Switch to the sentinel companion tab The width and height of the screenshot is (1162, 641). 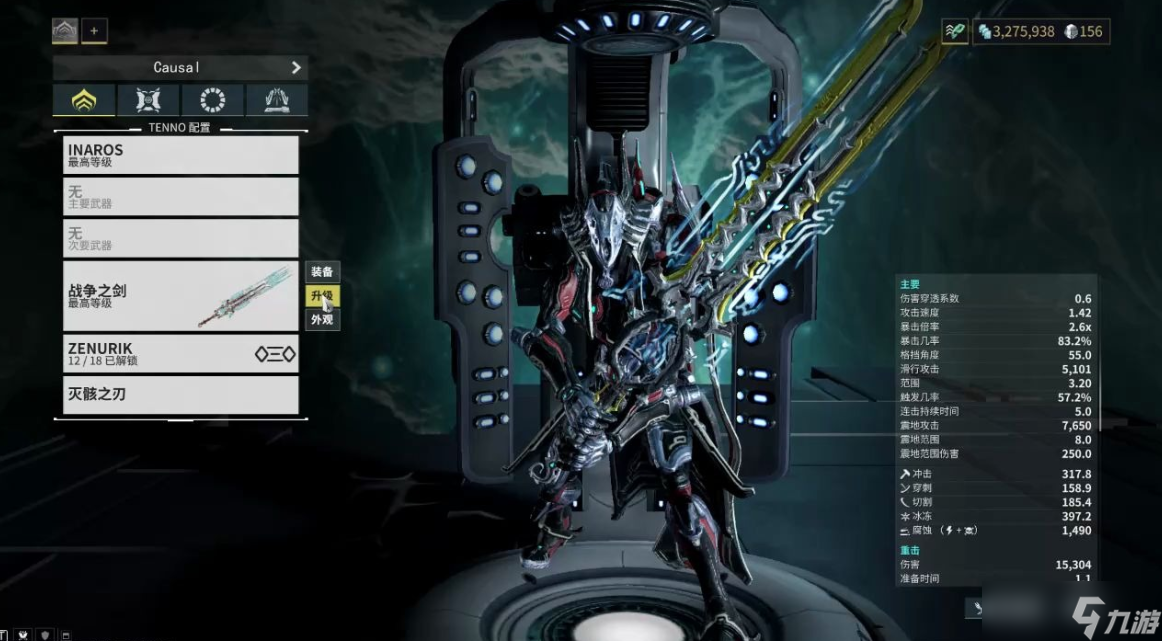148,100
